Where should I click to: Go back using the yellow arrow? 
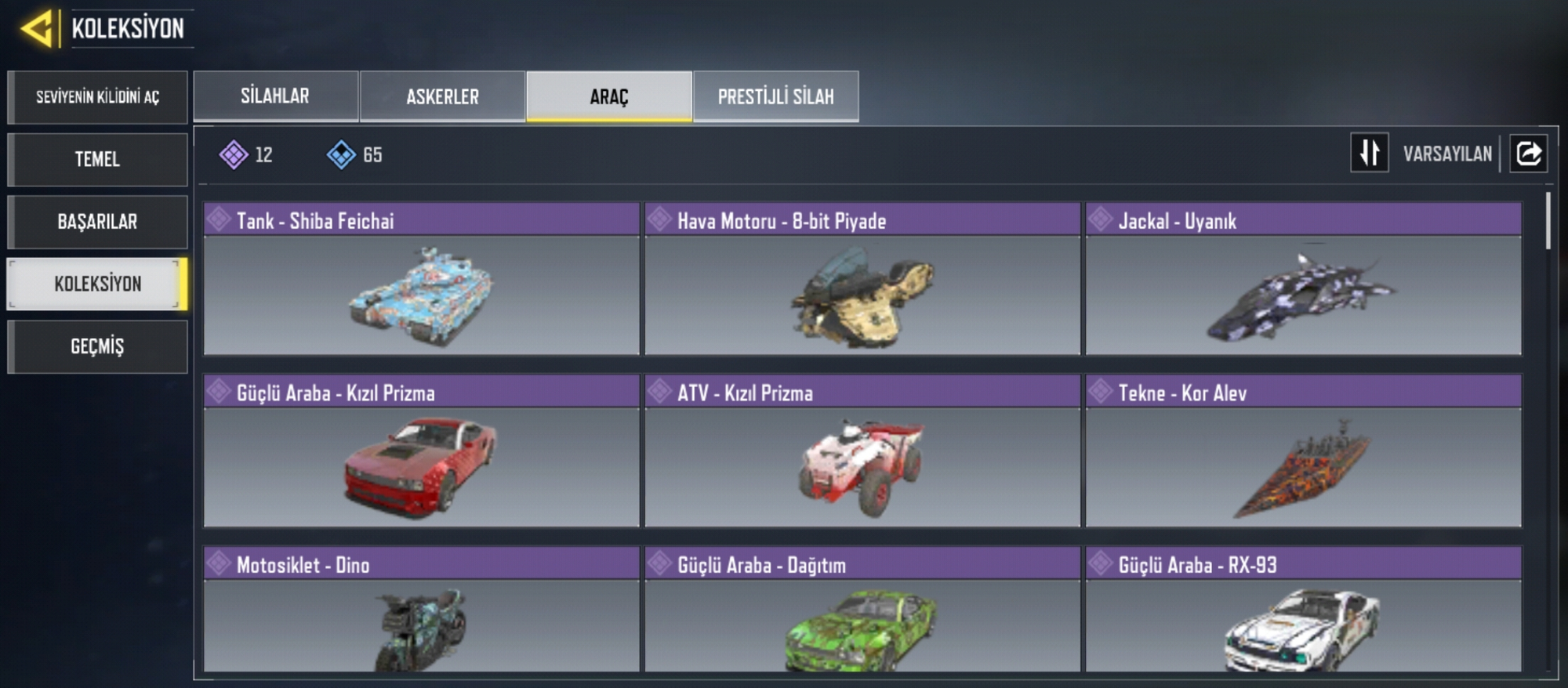point(37,29)
